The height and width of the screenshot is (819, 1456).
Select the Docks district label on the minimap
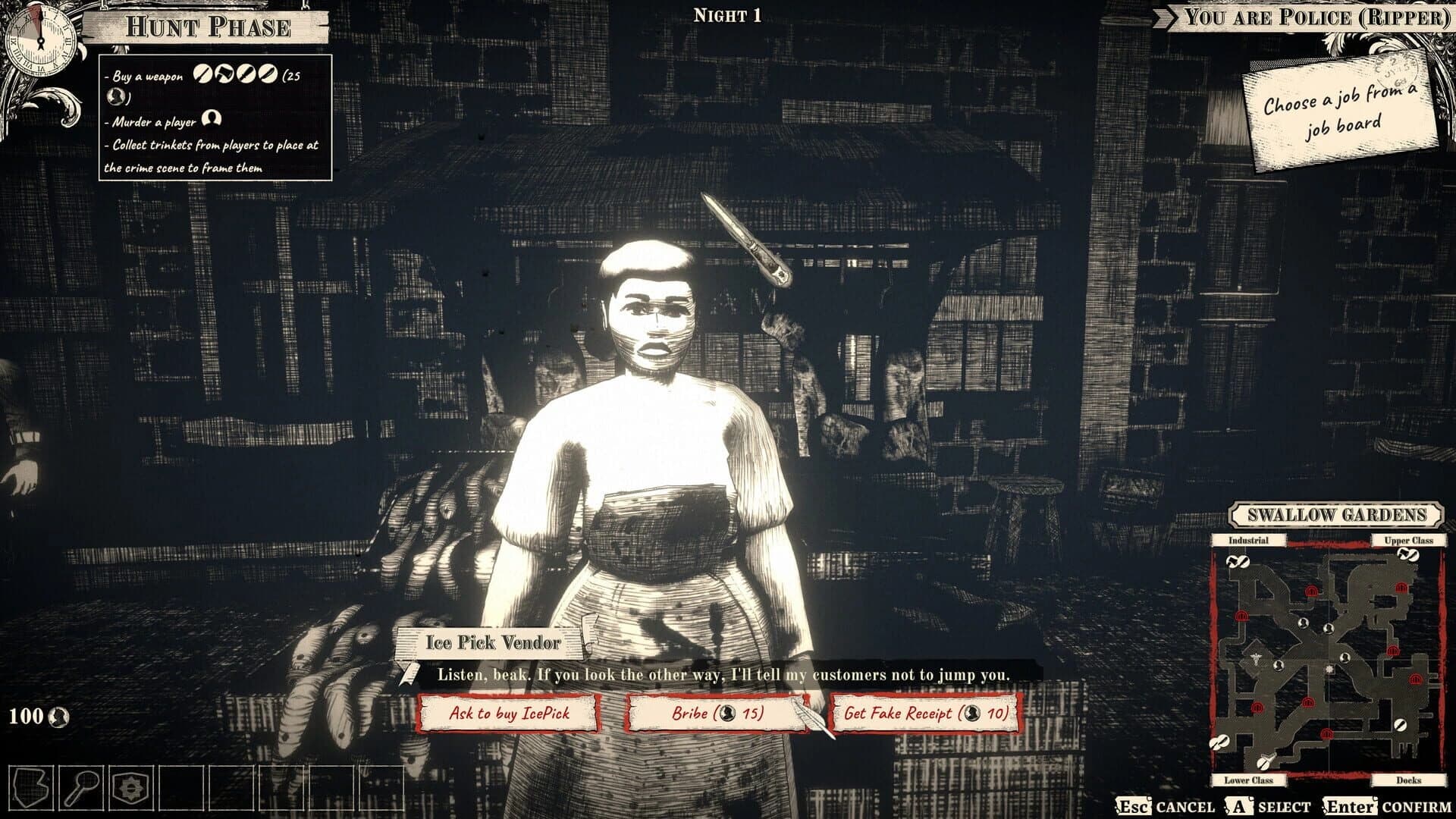point(1407,780)
